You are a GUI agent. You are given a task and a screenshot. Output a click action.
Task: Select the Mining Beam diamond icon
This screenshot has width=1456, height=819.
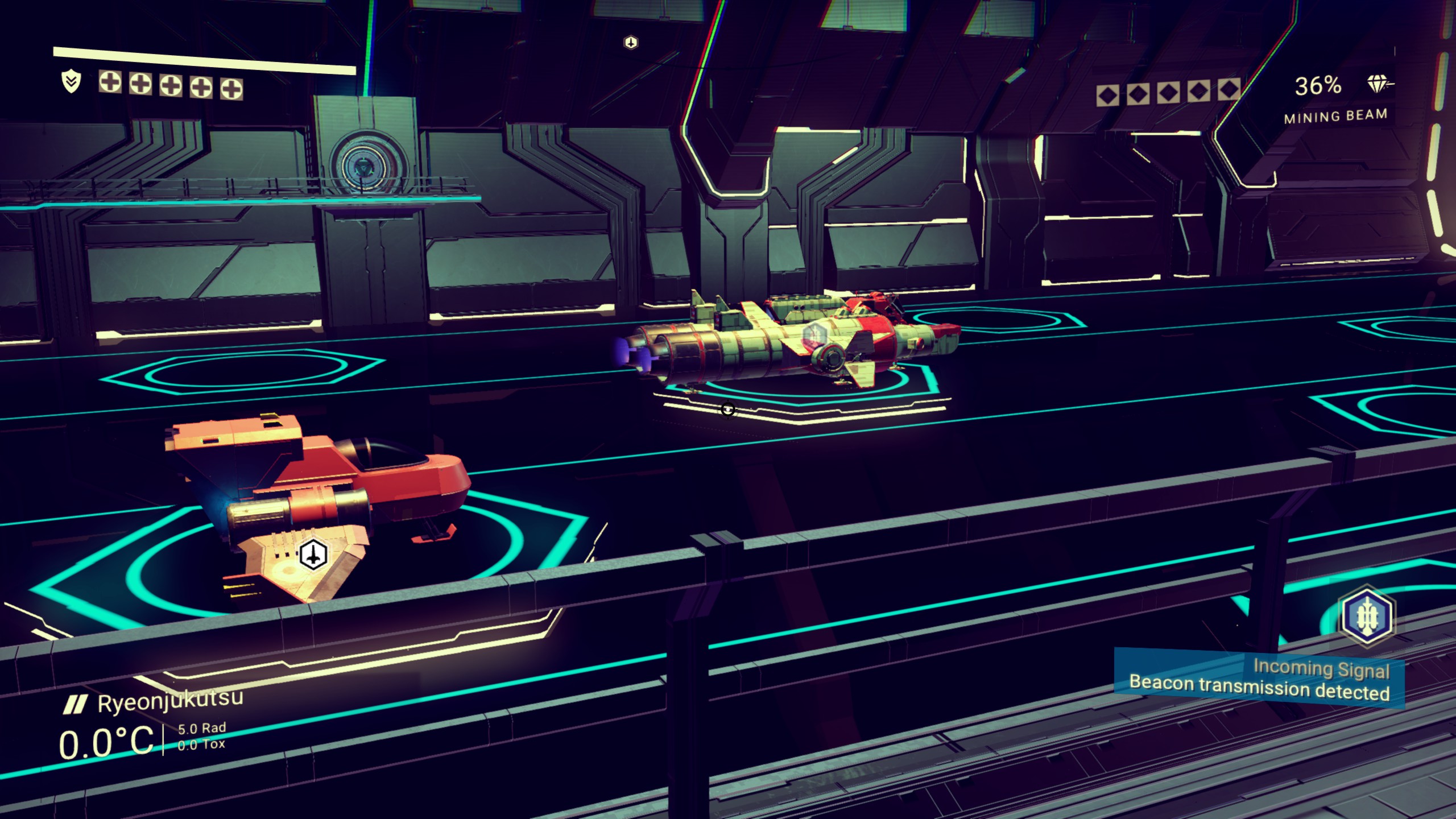click(x=1379, y=85)
